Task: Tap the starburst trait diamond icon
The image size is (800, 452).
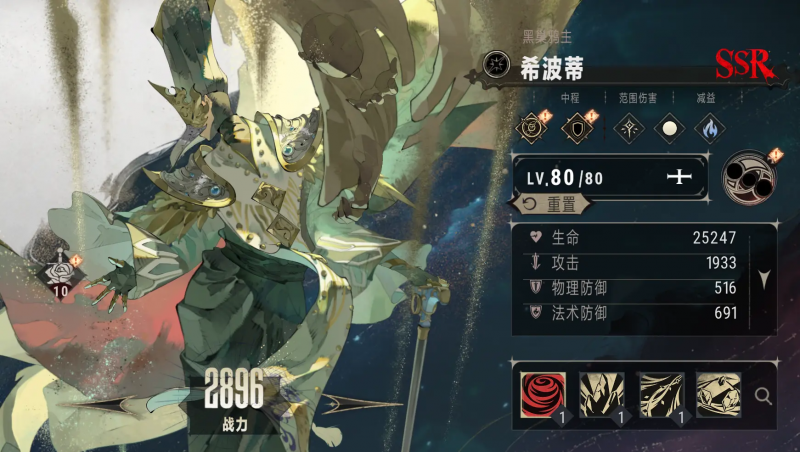Action: pos(627,128)
